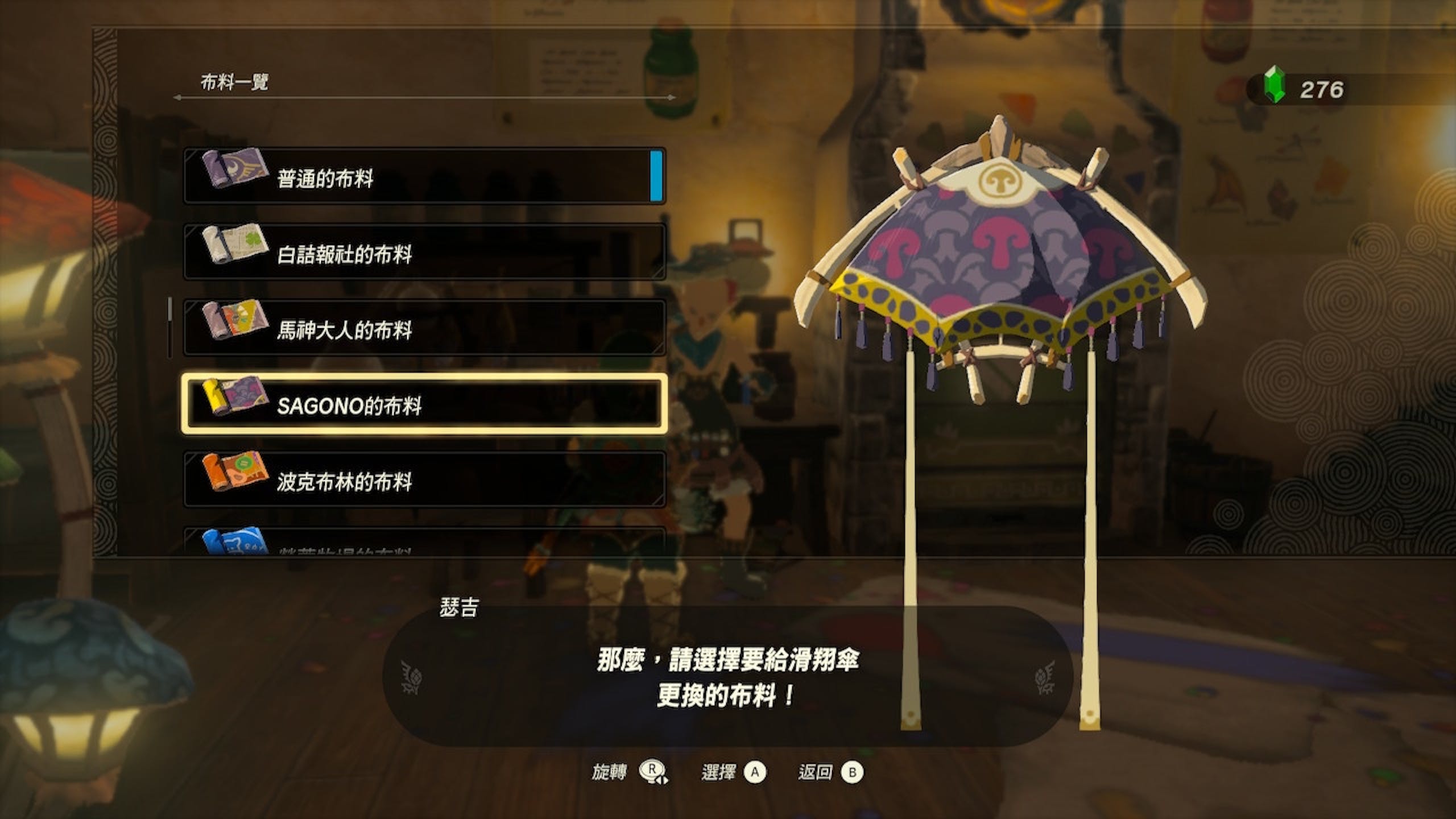
Task: Pick the 馬神大人的布料 fabric row
Action: point(424,328)
